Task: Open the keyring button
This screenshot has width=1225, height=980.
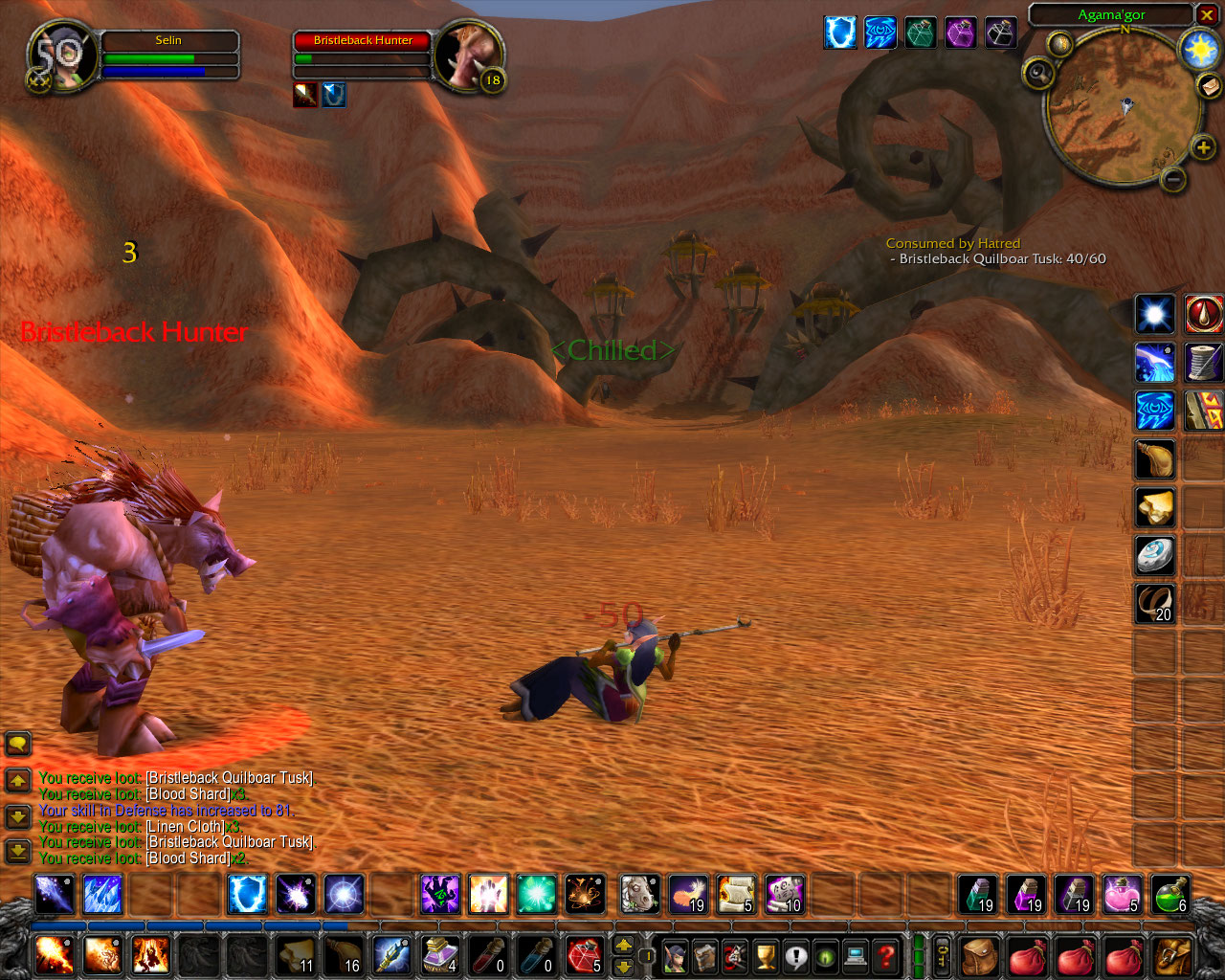Action: pyautogui.click(x=942, y=955)
